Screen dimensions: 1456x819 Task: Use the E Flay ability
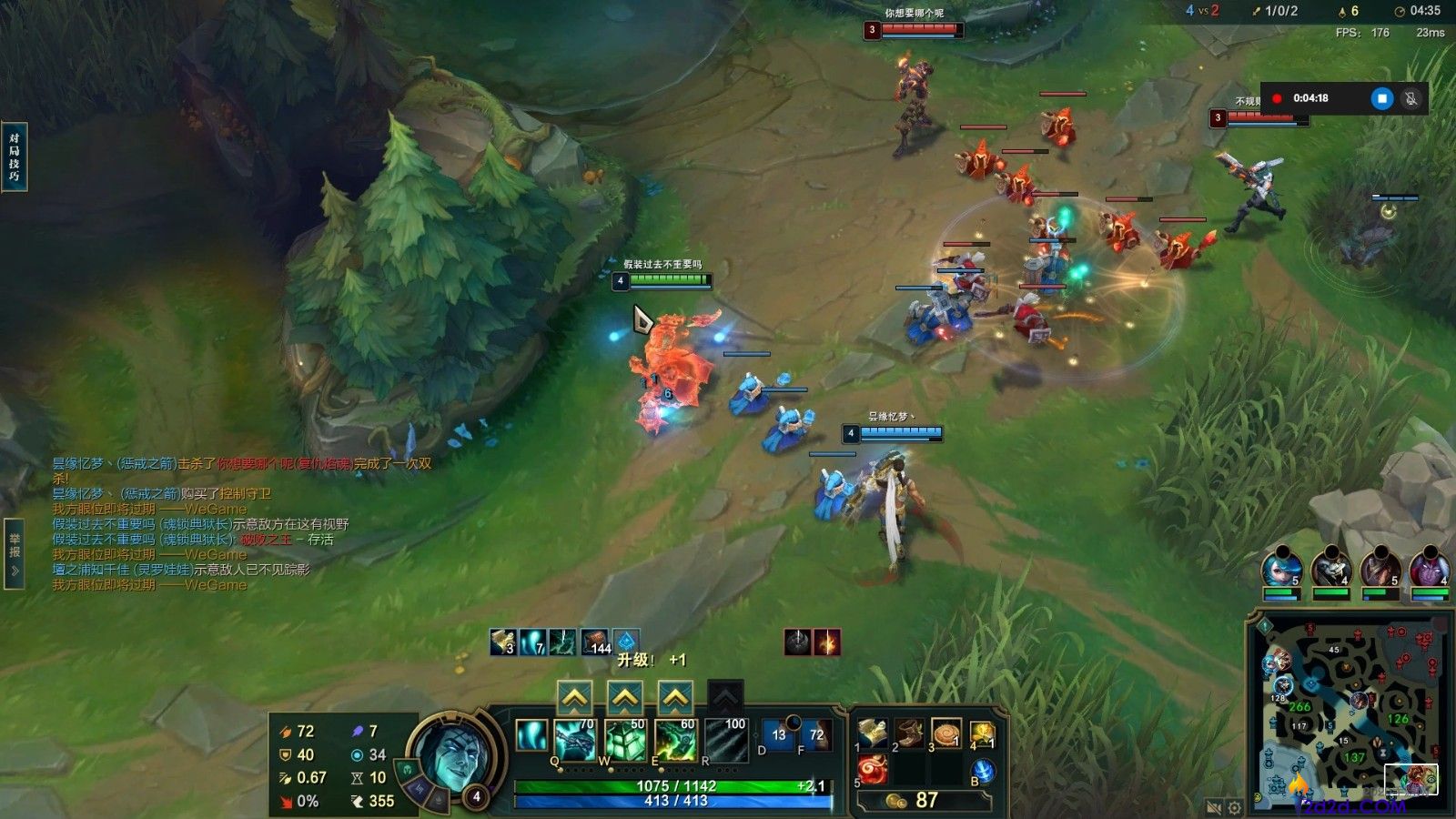click(x=675, y=740)
